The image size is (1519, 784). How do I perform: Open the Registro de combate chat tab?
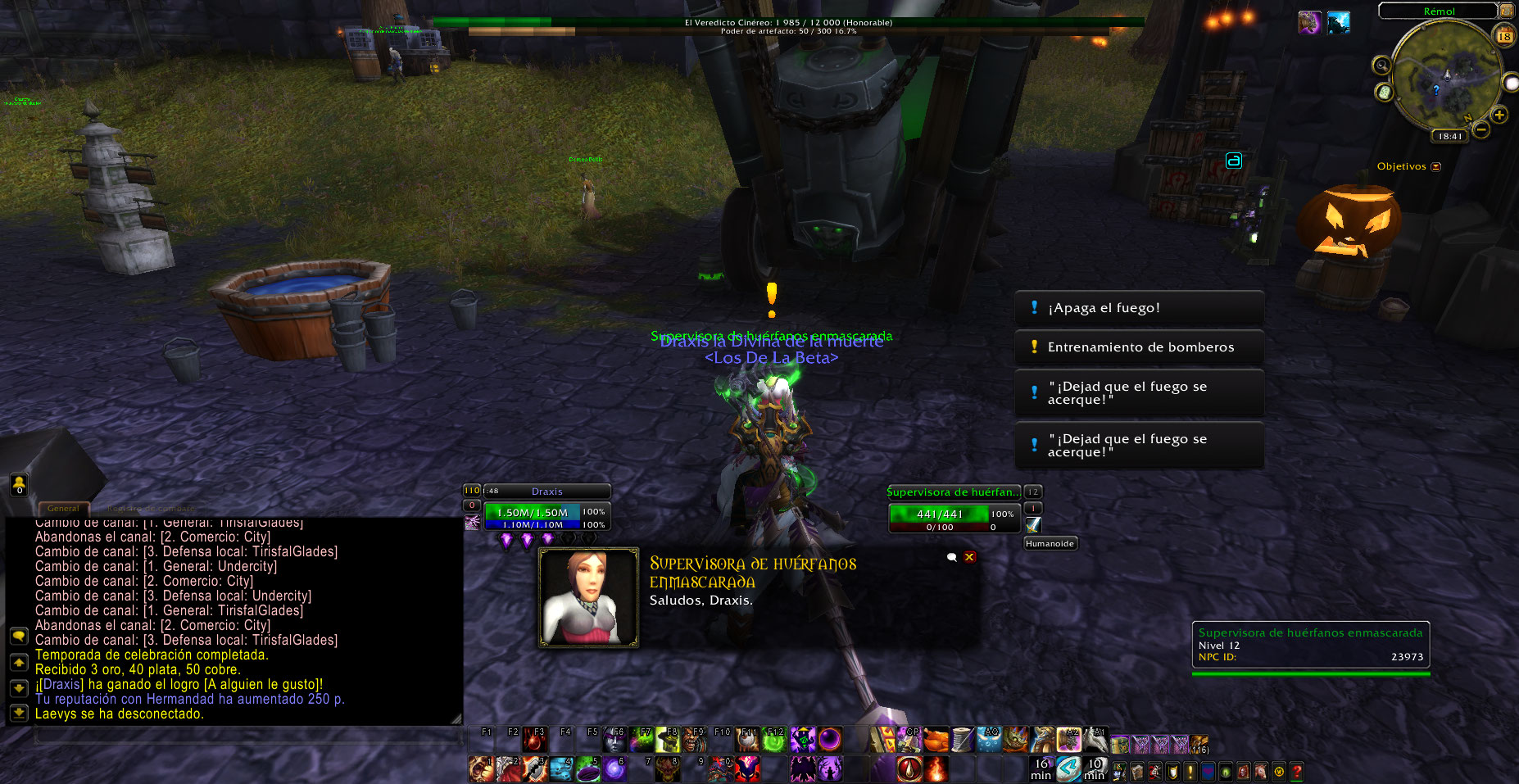(x=150, y=509)
